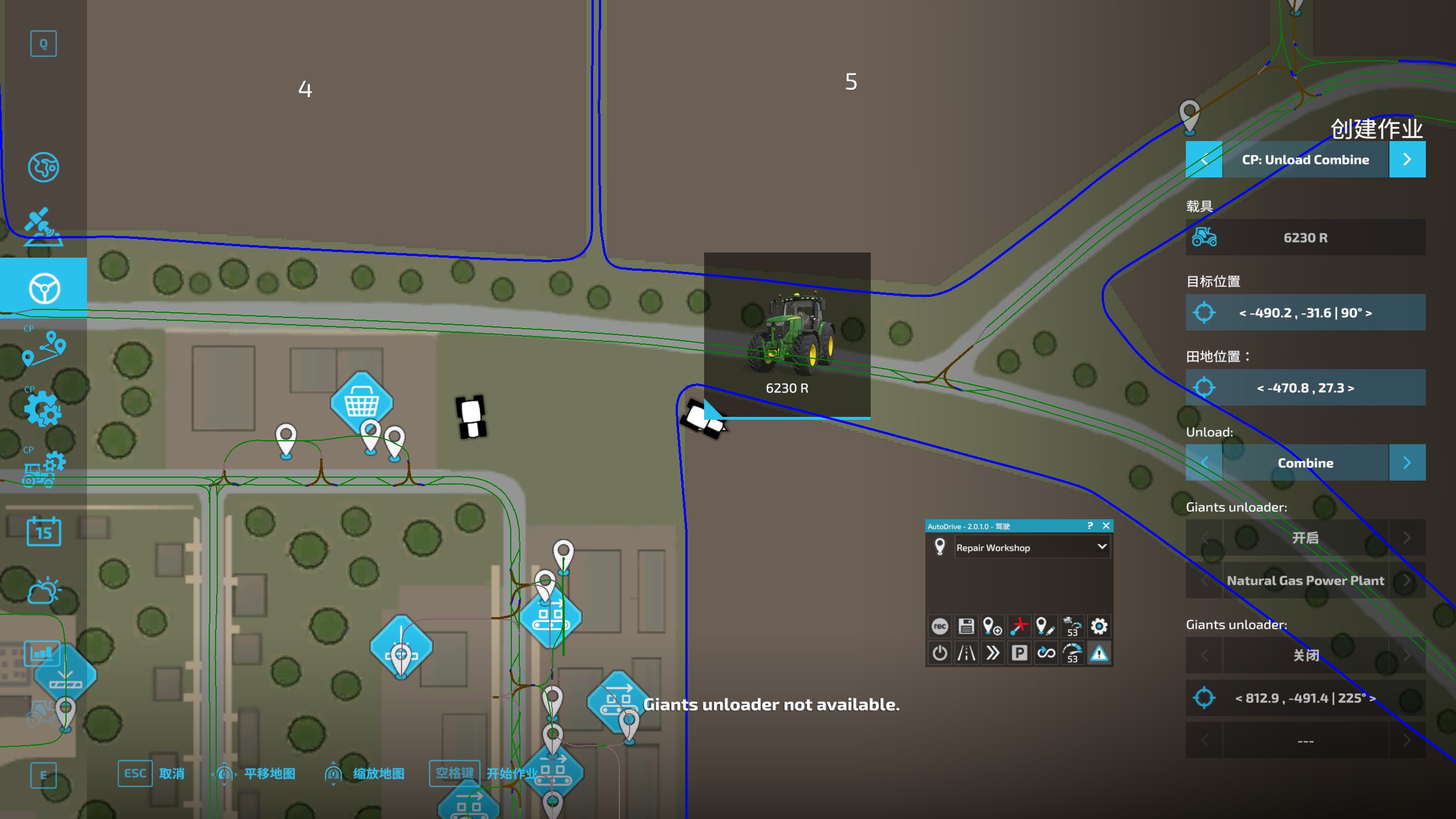Open the calendar showing day 15
The height and width of the screenshot is (819, 1456).
(x=44, y=531)
